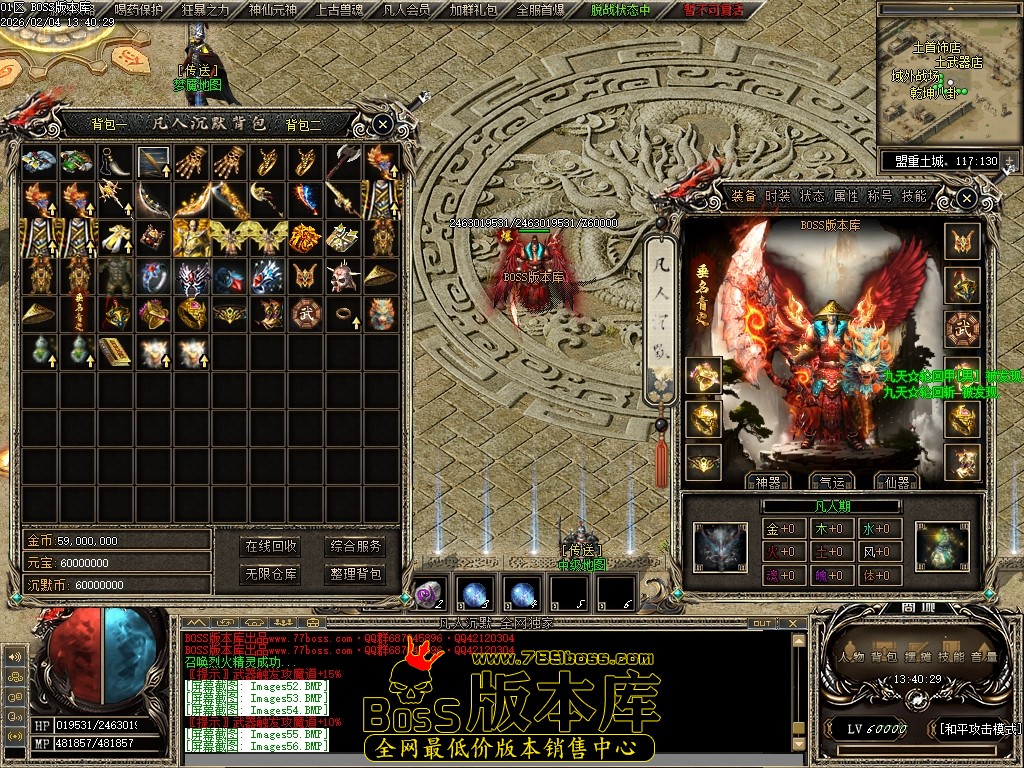Open the 综合服务 services menu
Screen dimensions: 1024x768
(x=356, y=546)
